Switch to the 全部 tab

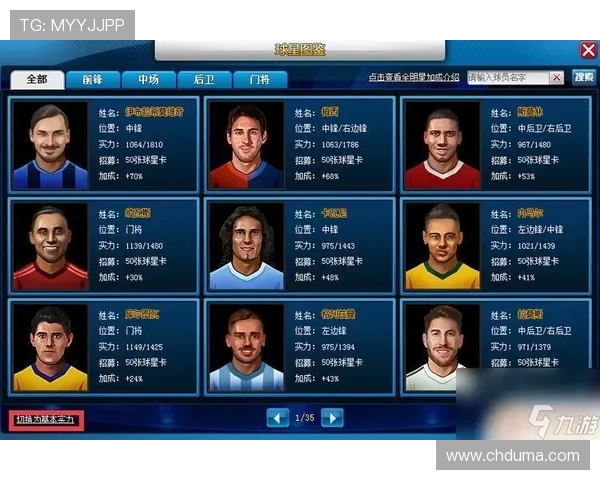point(37,79)
